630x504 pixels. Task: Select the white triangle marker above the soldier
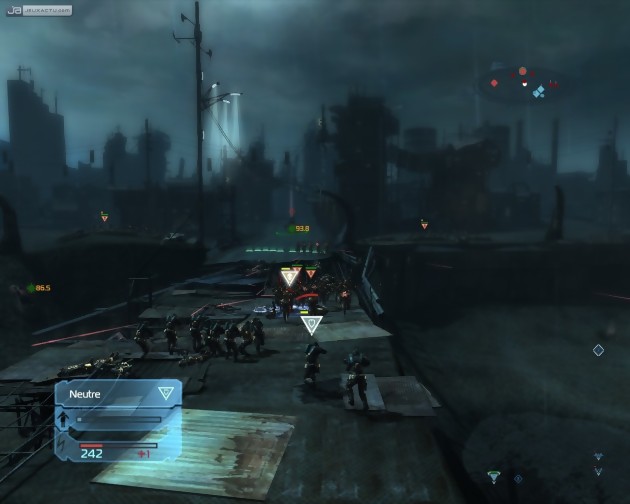[x=311, y=324]
